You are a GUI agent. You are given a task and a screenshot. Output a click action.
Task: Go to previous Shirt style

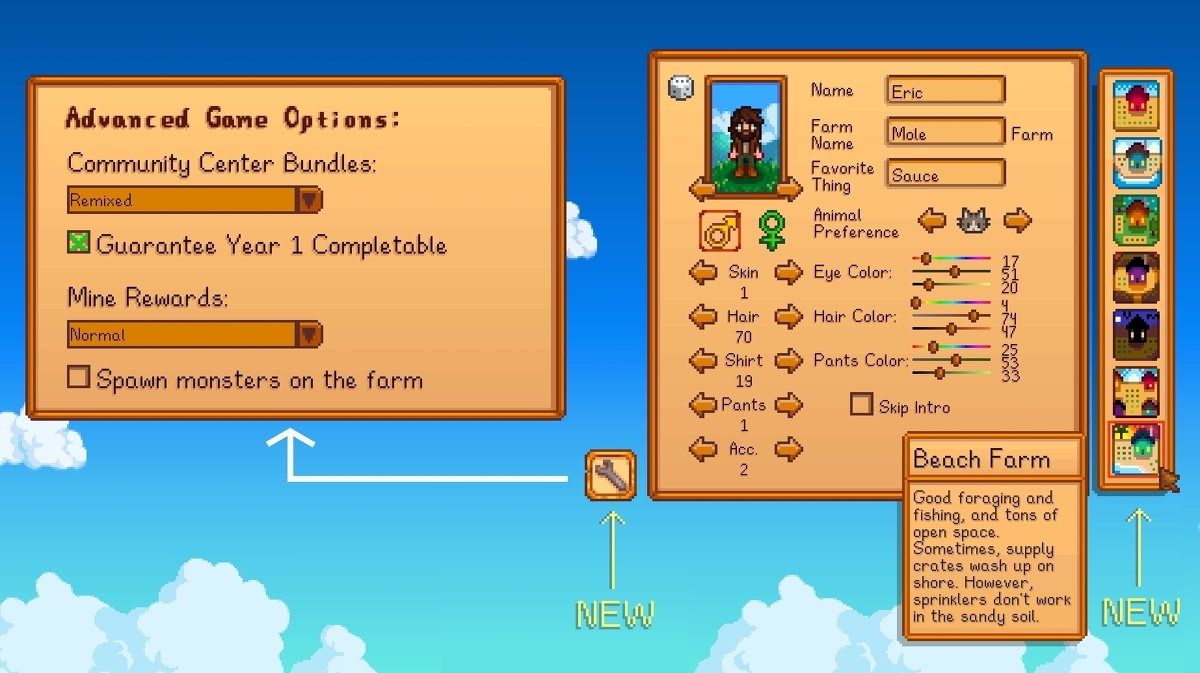(703, 361)
